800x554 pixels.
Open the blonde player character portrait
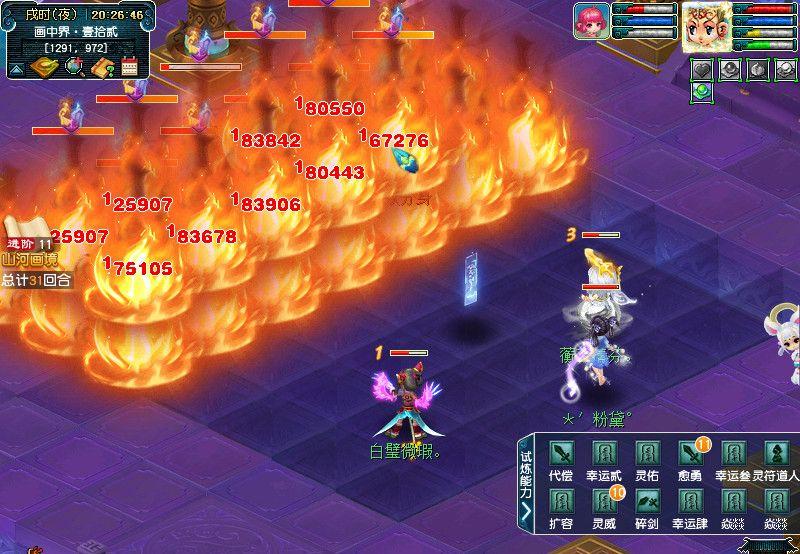click(x=706, y=26)
